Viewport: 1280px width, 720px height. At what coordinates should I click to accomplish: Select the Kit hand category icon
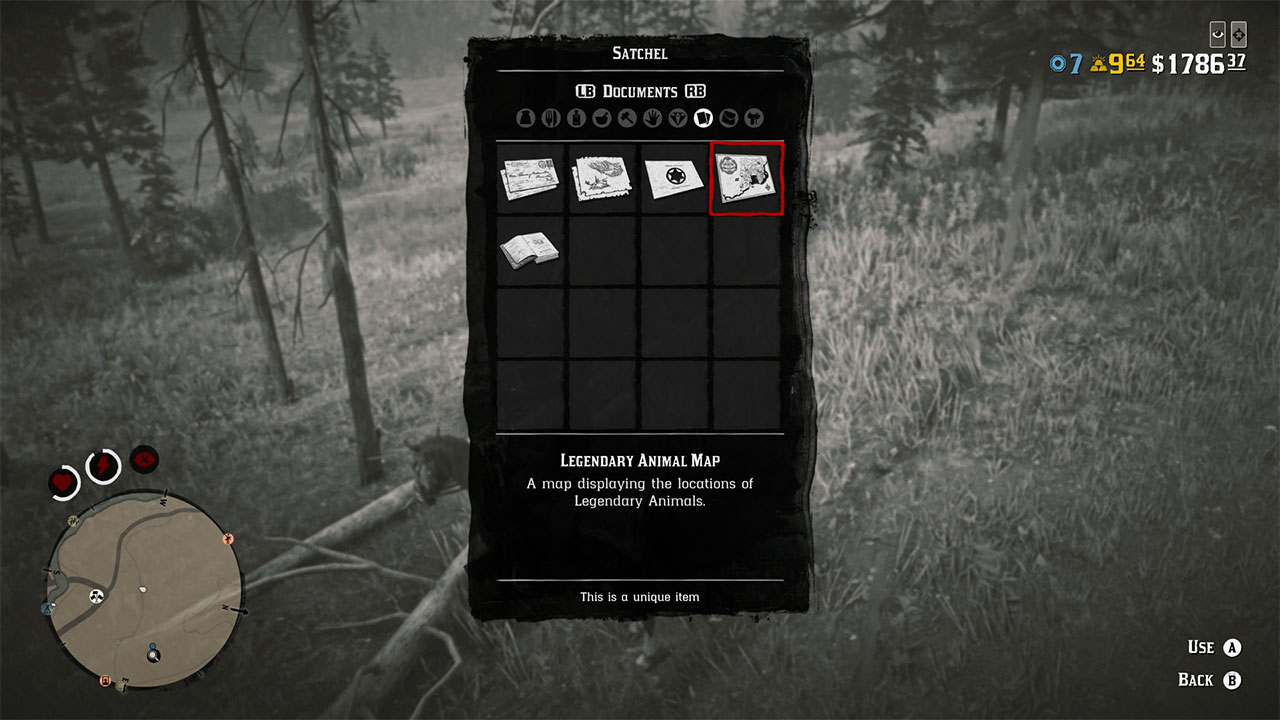pos(652,117)
